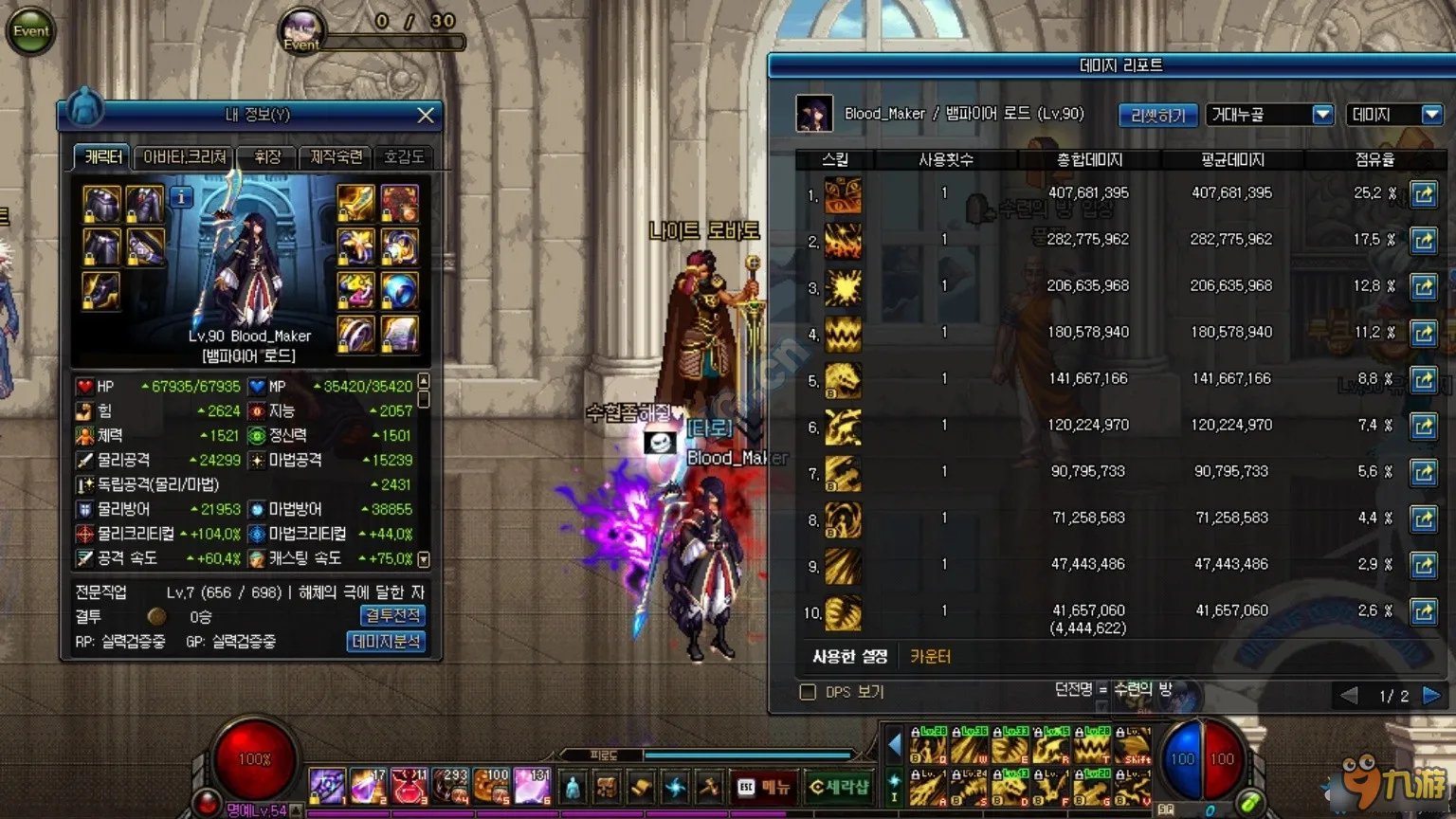This screenshot has height=819, width=1456.
Task: Click the 결투전적 button
Action: tap(393, 616)
